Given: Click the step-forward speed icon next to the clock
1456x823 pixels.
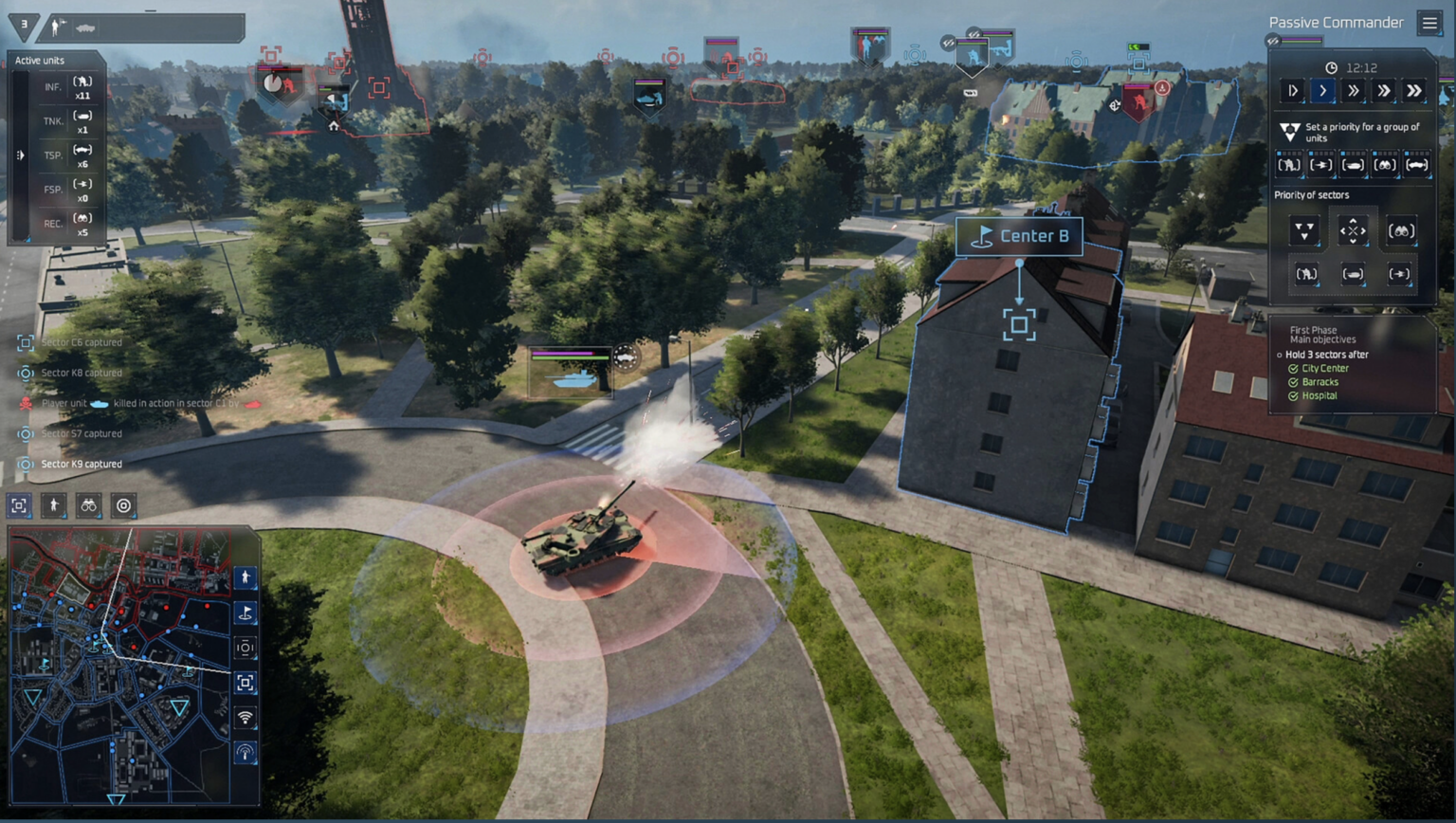Looking at the screenshot, I should pyautogui.click(x=1293, y=91).
